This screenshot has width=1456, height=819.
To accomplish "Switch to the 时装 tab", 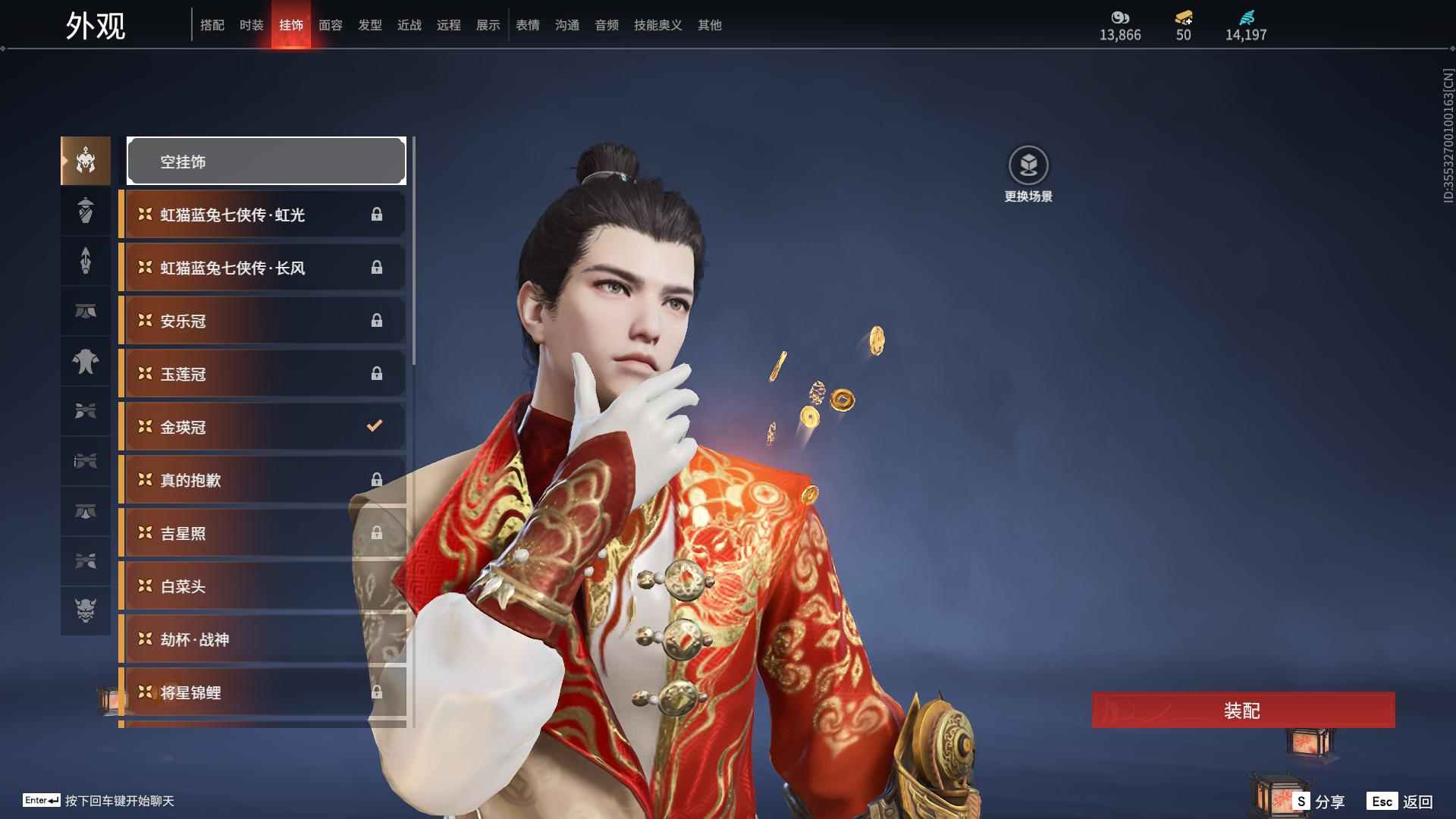I will click(x=251, y=25).
